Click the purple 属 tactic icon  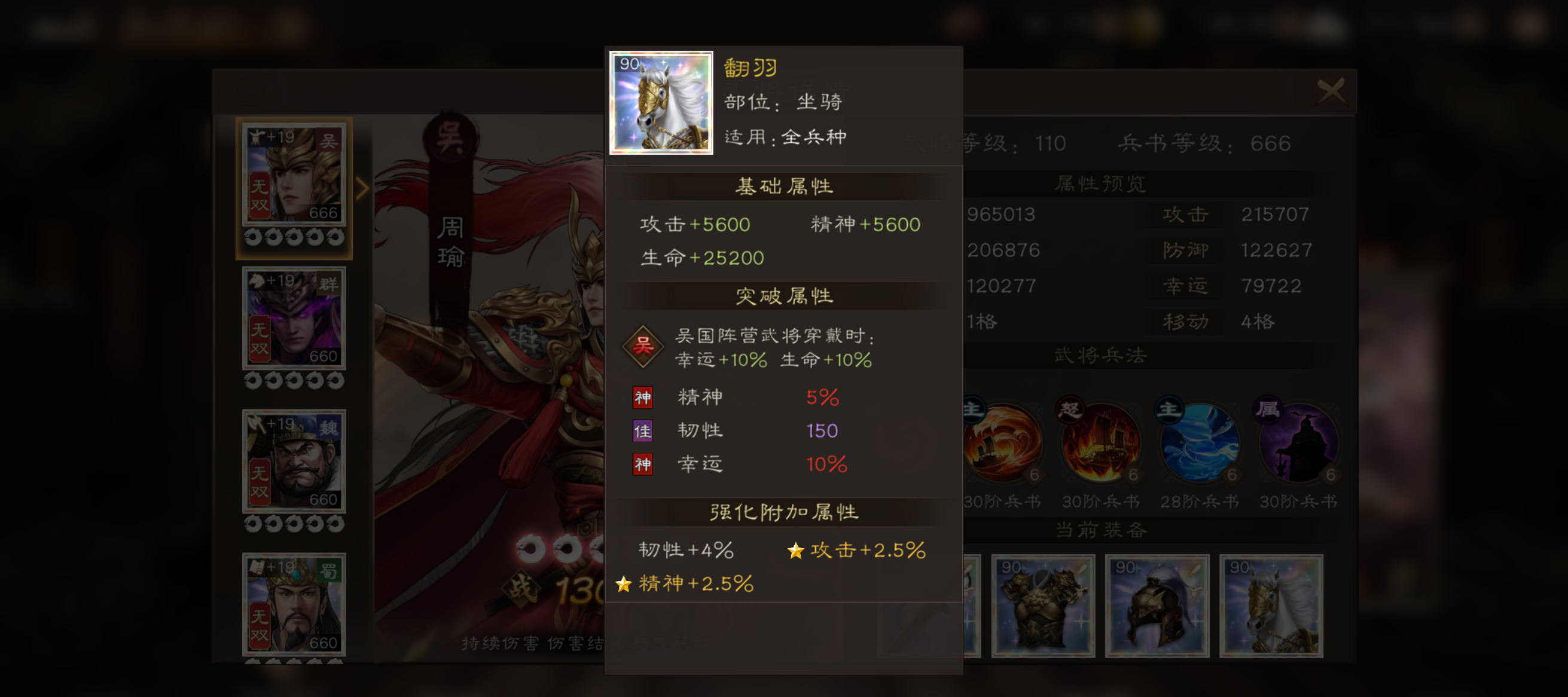[1298, 444]
